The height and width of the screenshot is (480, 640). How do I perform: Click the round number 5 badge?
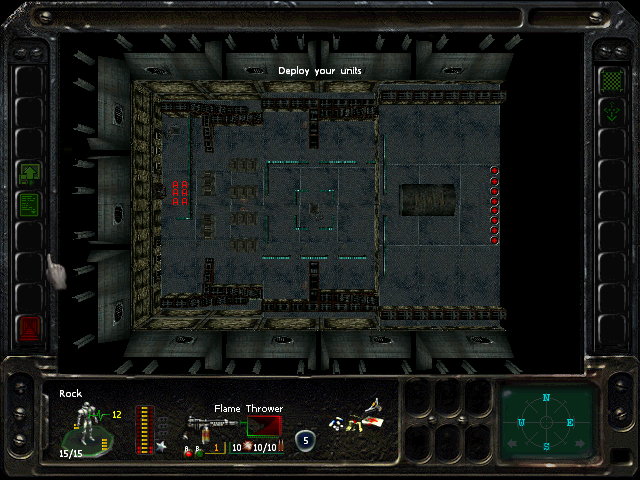(x=304, y=439)
